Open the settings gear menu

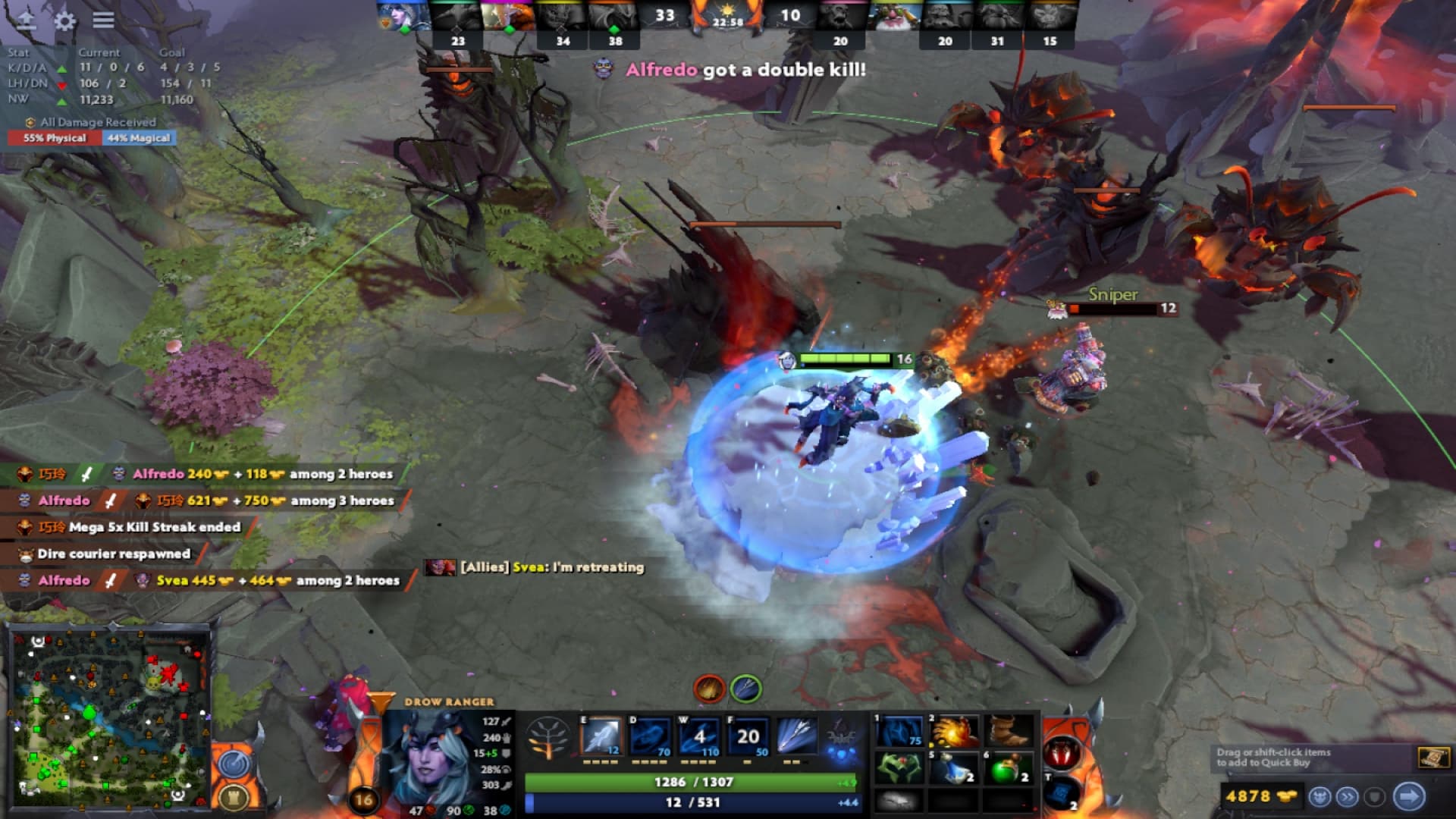click(x=65, y=20)
